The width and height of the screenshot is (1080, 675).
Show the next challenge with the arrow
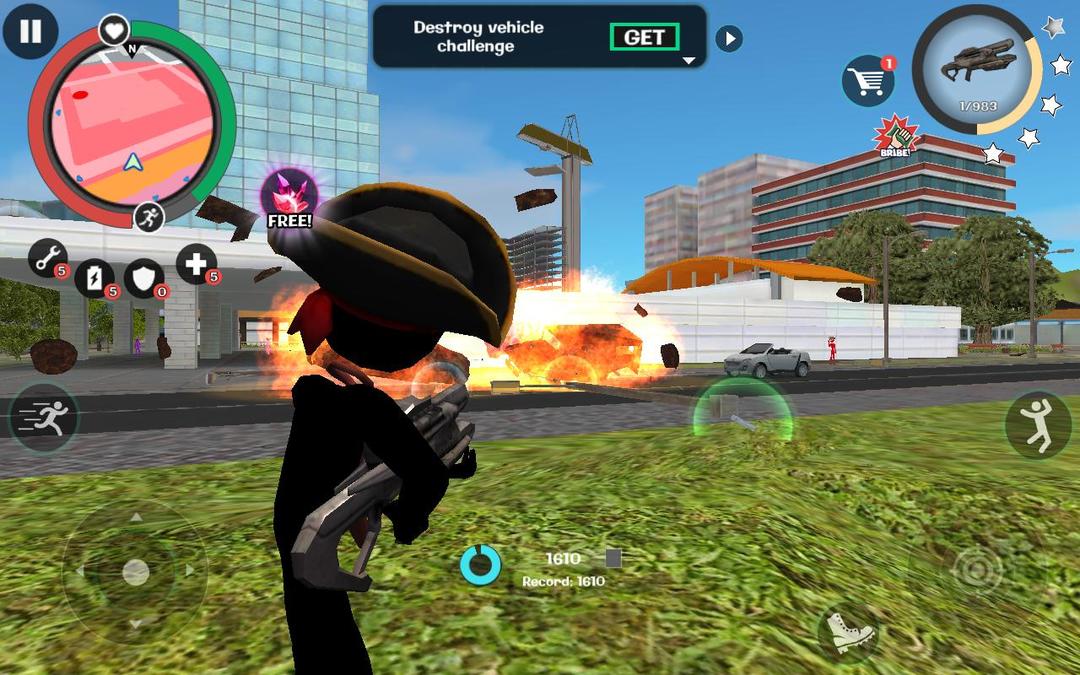[x=729, y=39]
